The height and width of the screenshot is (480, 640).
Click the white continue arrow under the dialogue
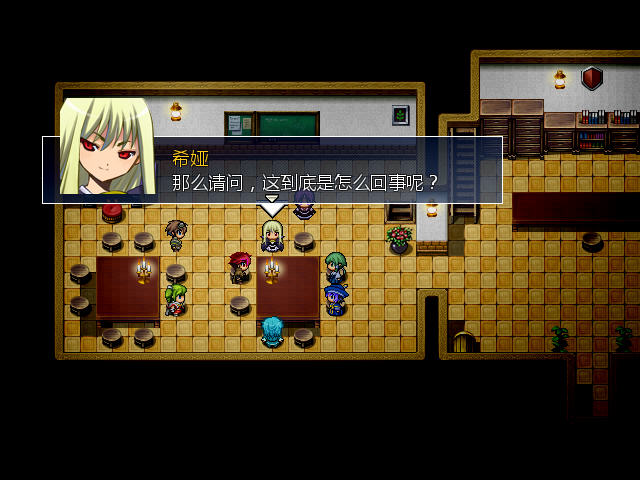coord(272,209)
